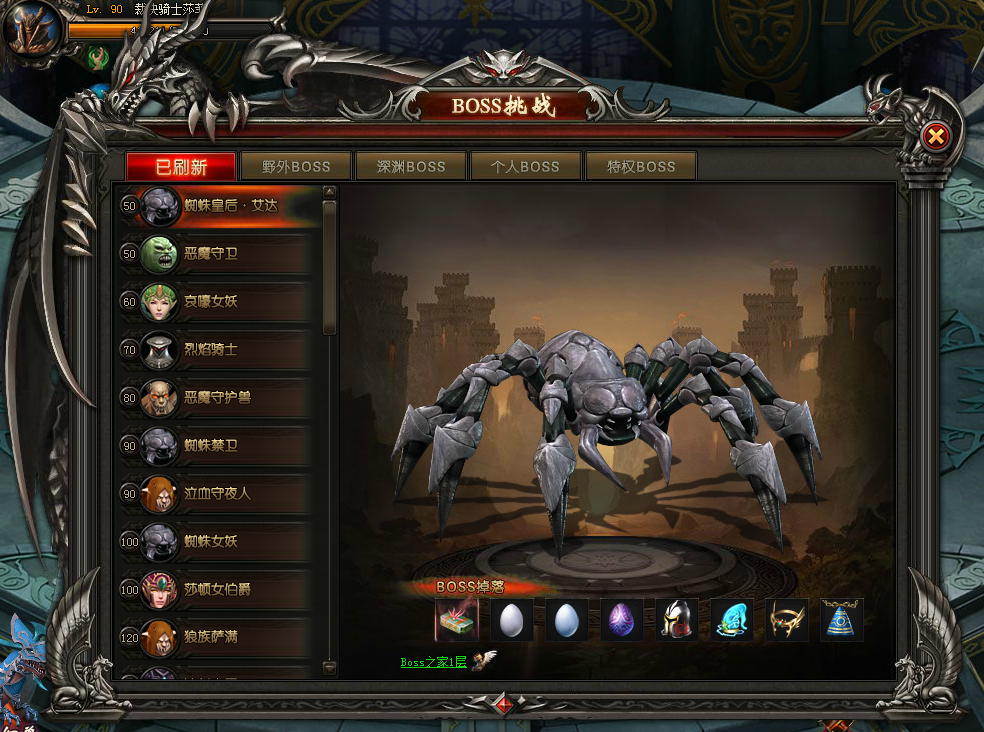Image resolution: width=984 pixels, height=732 pixels.
Task: Click the purple egg drop icon
Action: click(622, 620)
